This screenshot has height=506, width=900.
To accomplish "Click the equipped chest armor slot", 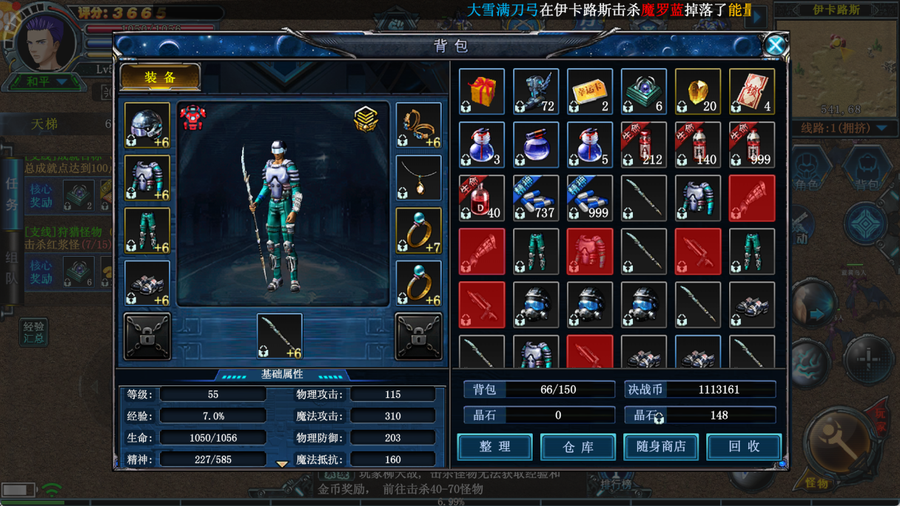I will click(x=147, y=178).
